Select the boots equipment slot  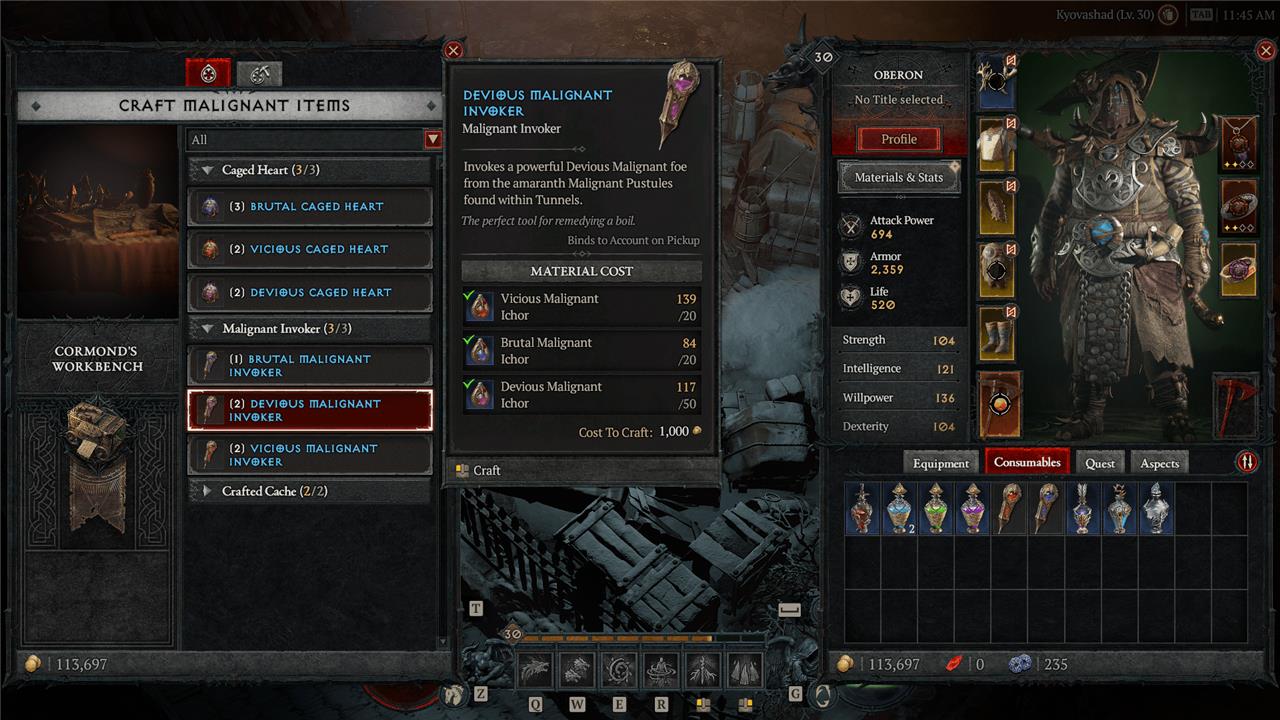tap(996, 335)
